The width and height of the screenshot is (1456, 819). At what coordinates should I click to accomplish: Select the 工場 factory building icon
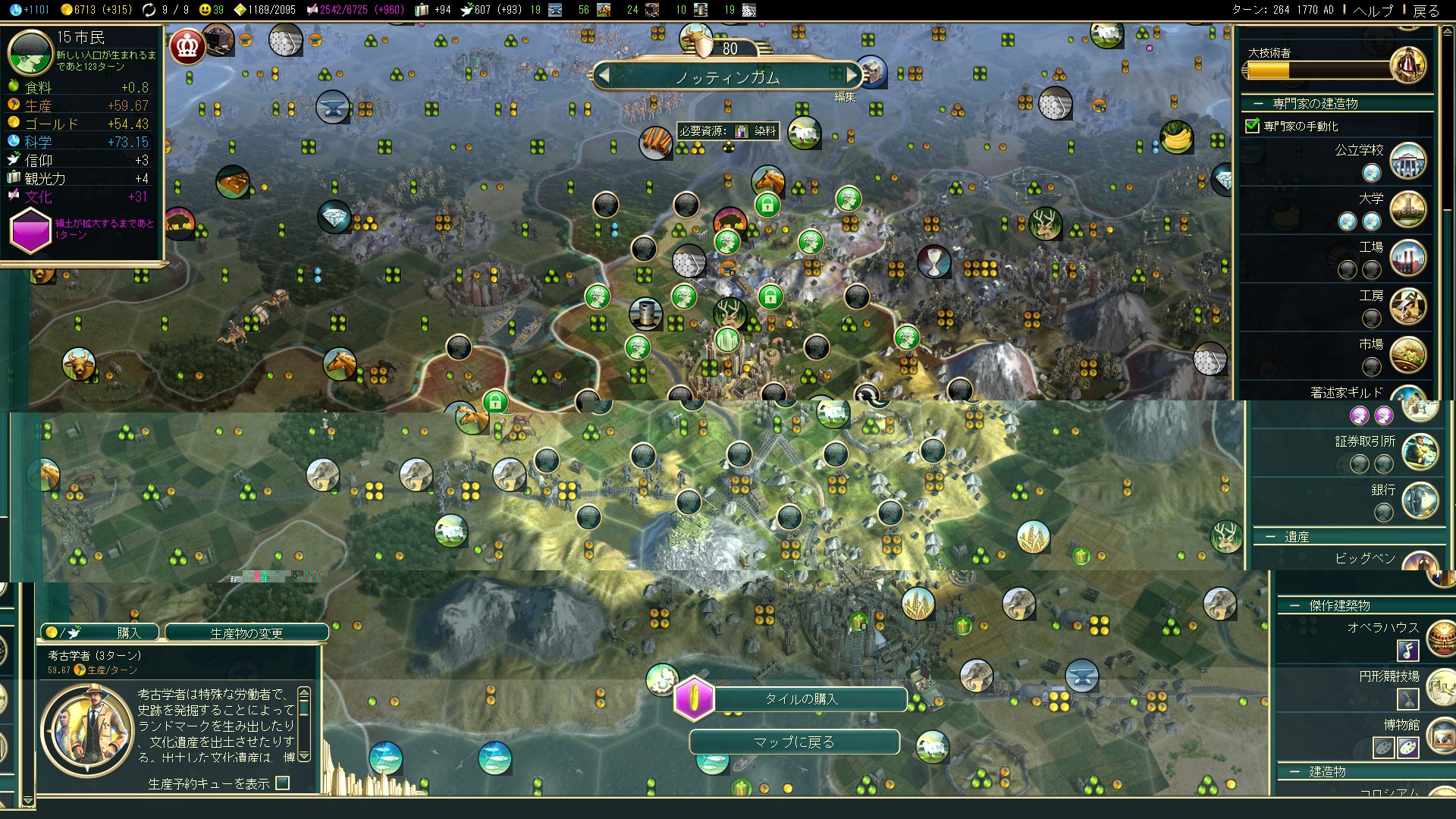tap(1408, 258)
